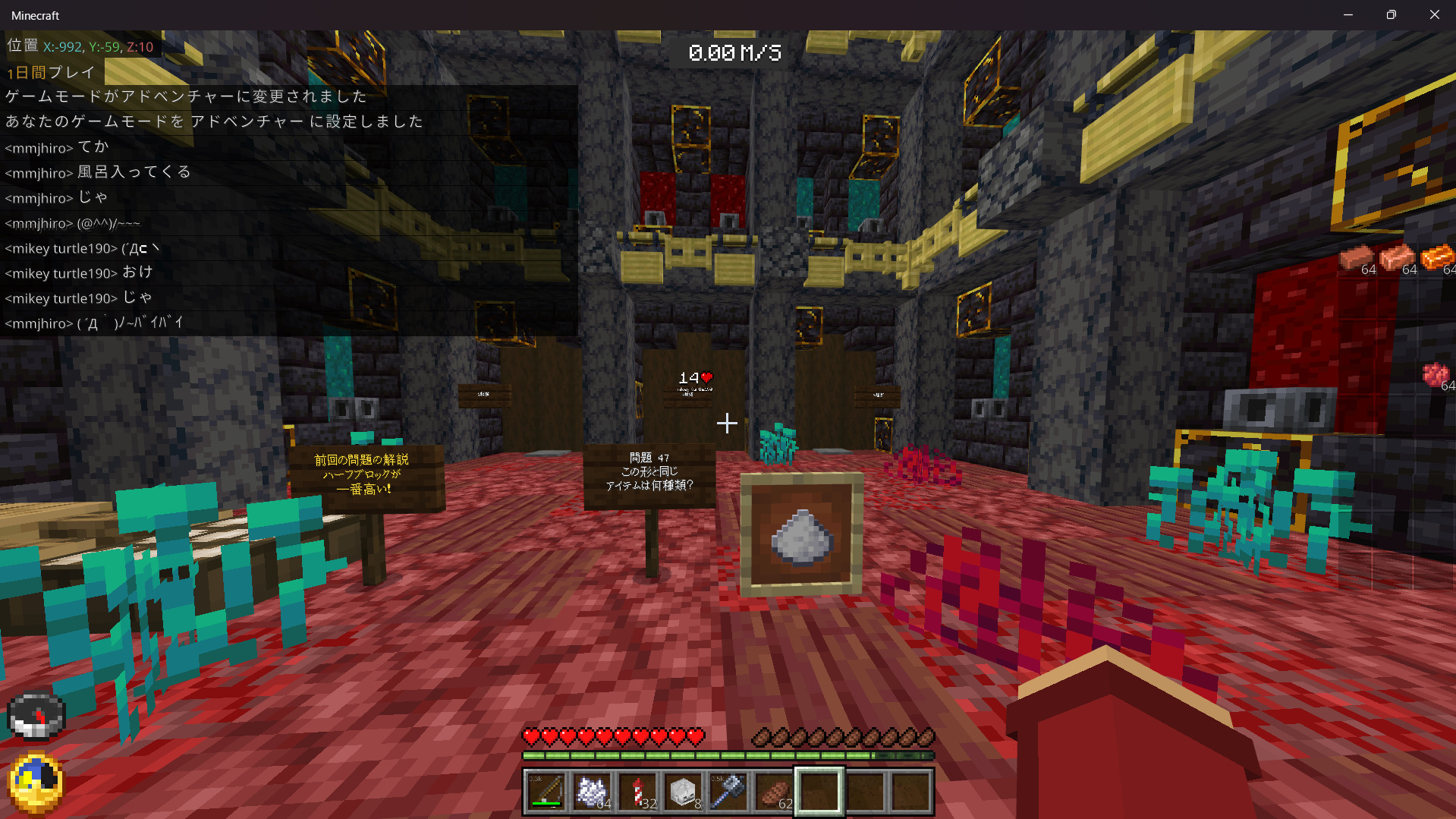Screen dimensions: 1456x819
Task: Close the Minecraft window
Action: point(1434,15)
